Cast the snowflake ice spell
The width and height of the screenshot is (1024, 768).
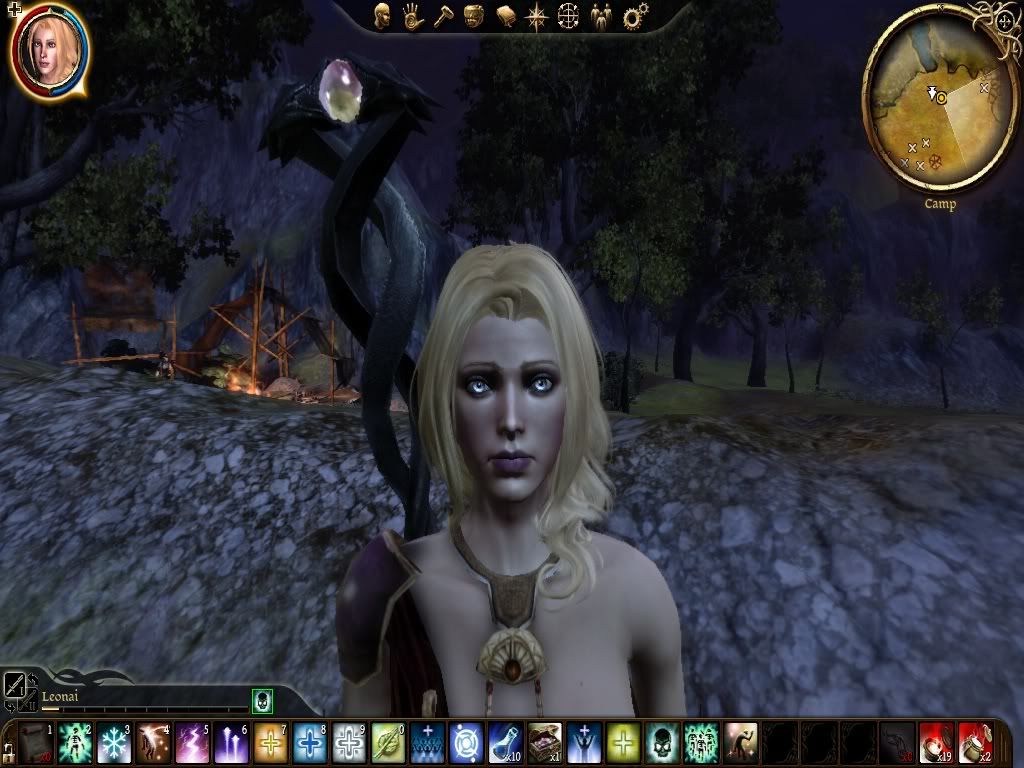click(x=113, y=744)
